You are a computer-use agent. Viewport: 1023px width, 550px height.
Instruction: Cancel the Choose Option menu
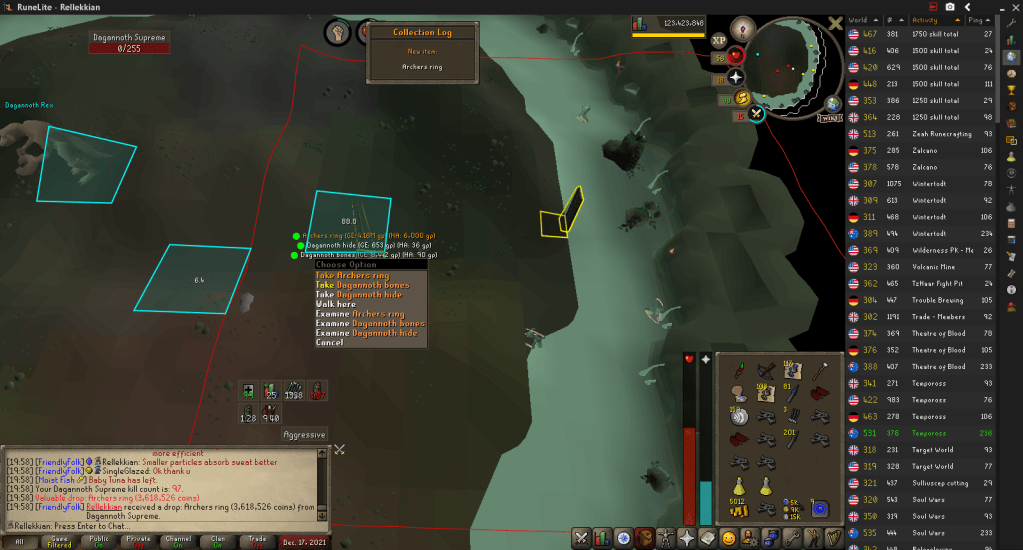[329, 342]
